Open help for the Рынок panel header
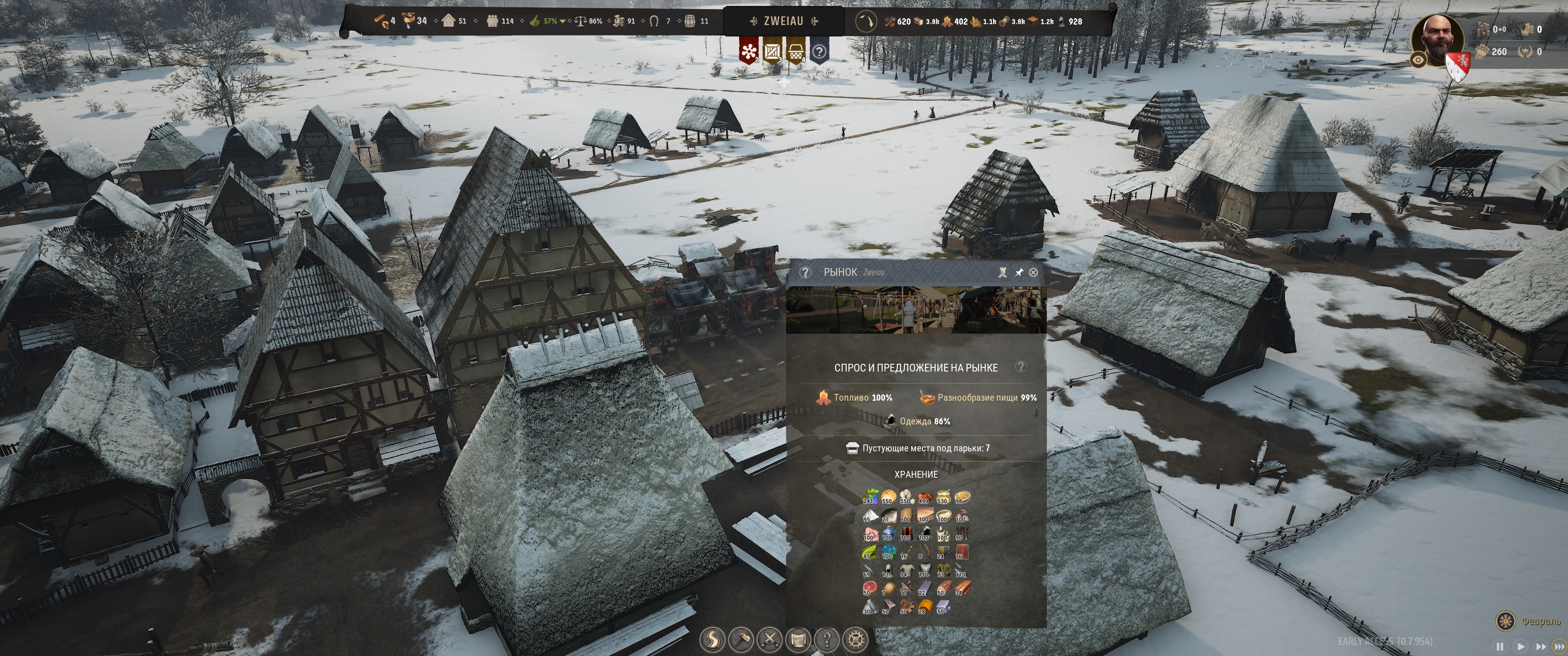Viewport: 1568px width, 656px height. (x=805, y=272)
